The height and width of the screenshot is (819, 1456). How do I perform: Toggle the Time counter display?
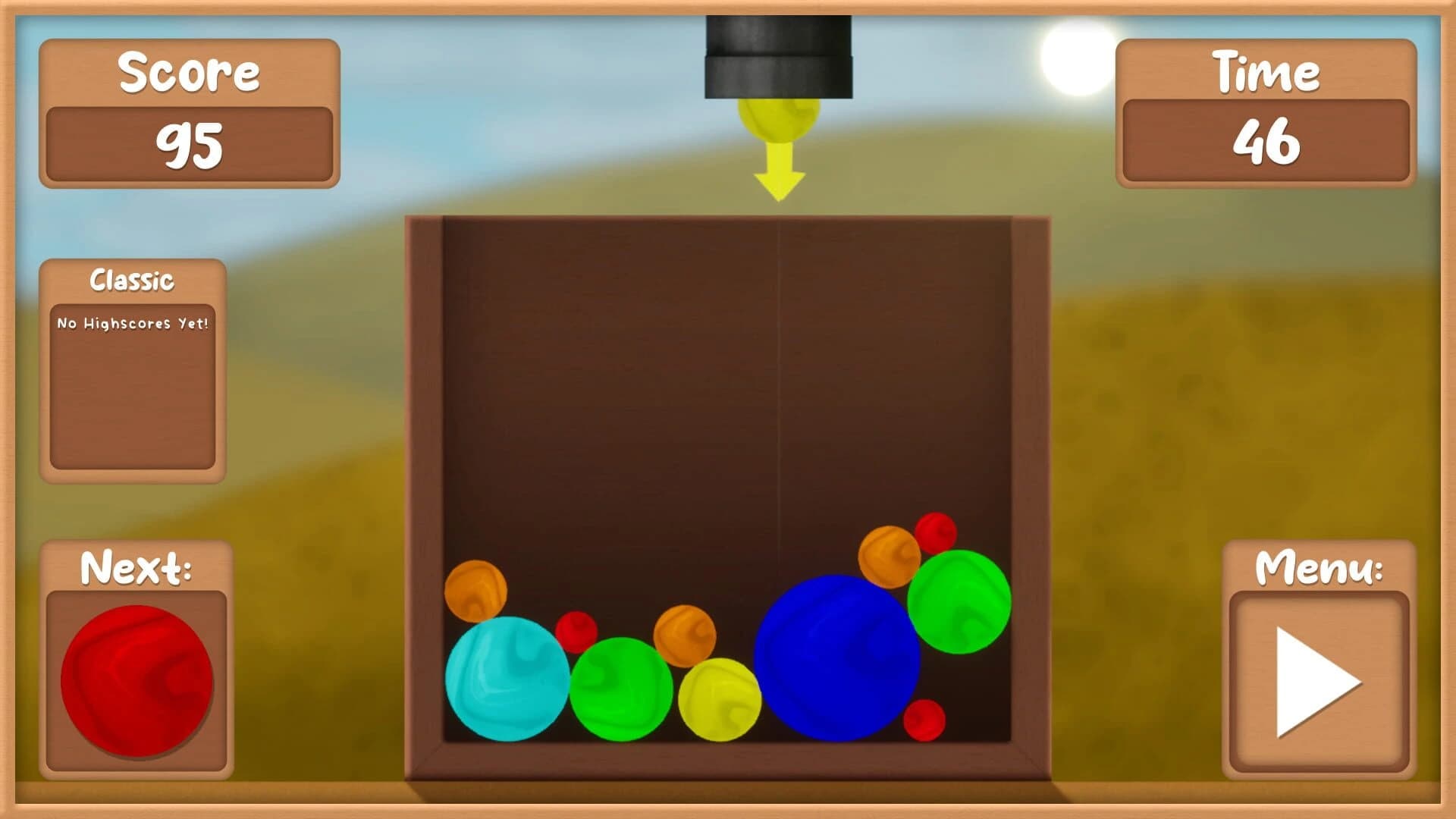point(1268,114)
